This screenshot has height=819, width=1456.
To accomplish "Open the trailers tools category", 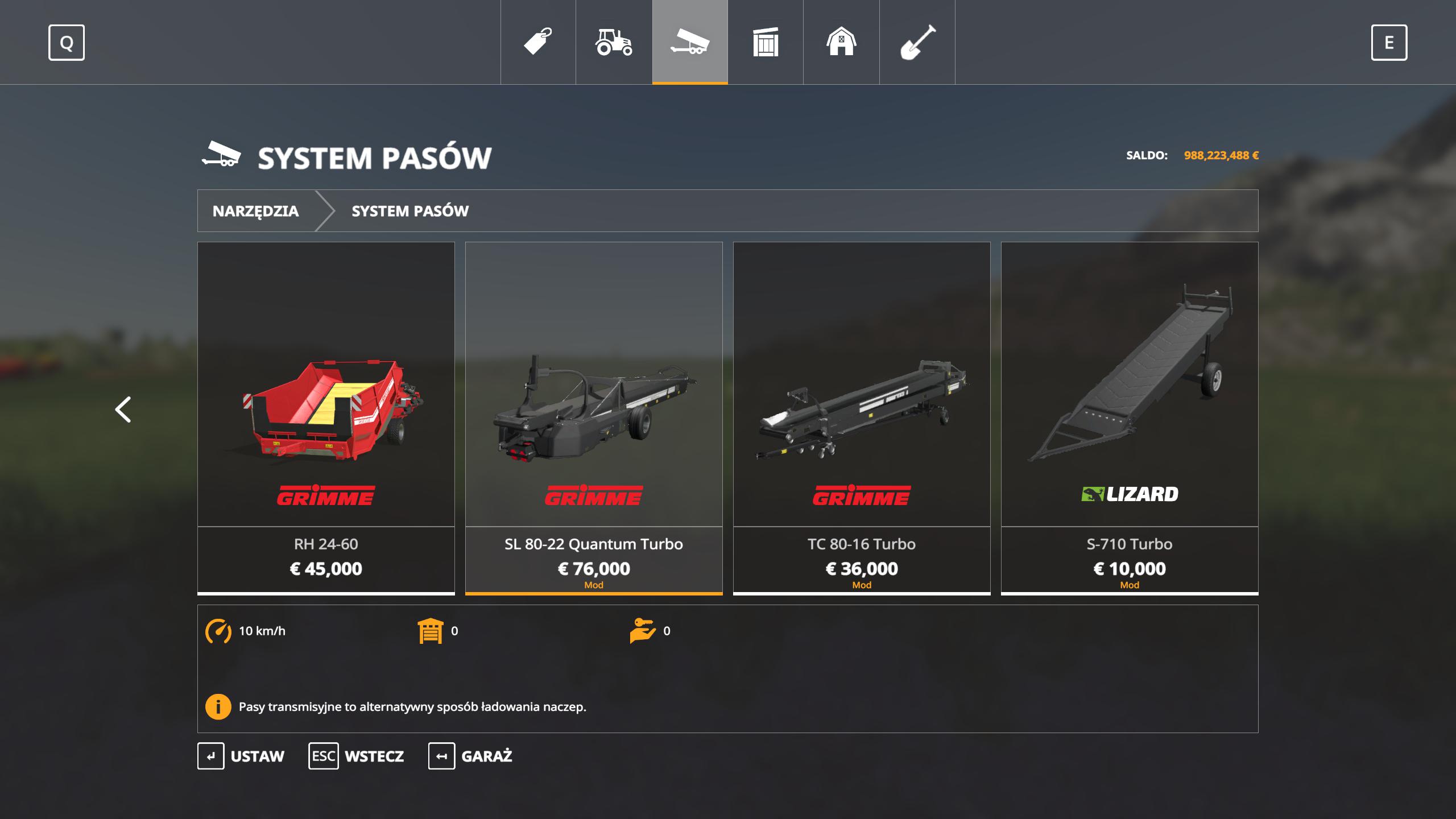I will [x=688, y=42].
